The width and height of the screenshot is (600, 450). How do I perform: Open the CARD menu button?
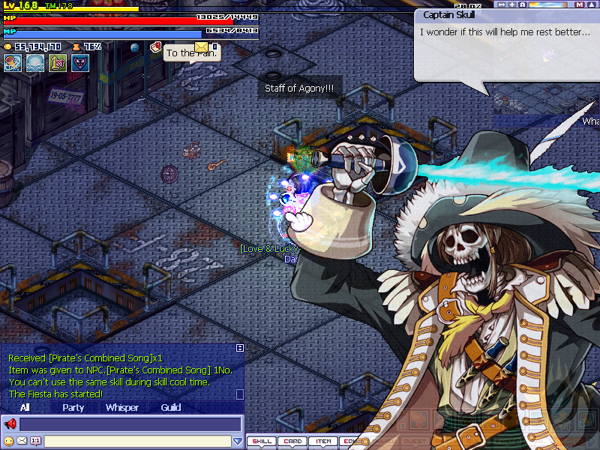pos(293,441)
